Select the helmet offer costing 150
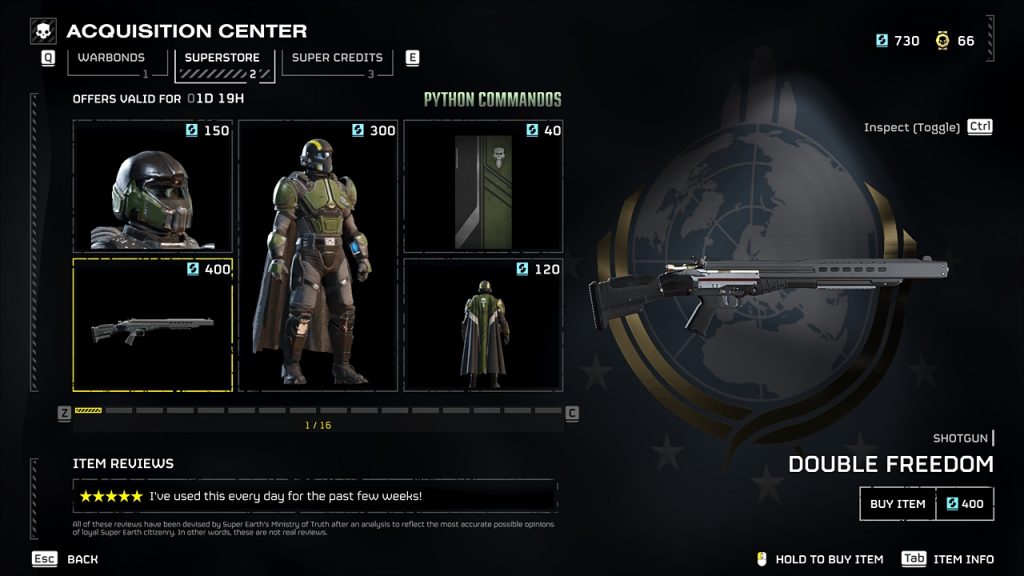Screen dimensions: 1024x576 coord(152,186)
